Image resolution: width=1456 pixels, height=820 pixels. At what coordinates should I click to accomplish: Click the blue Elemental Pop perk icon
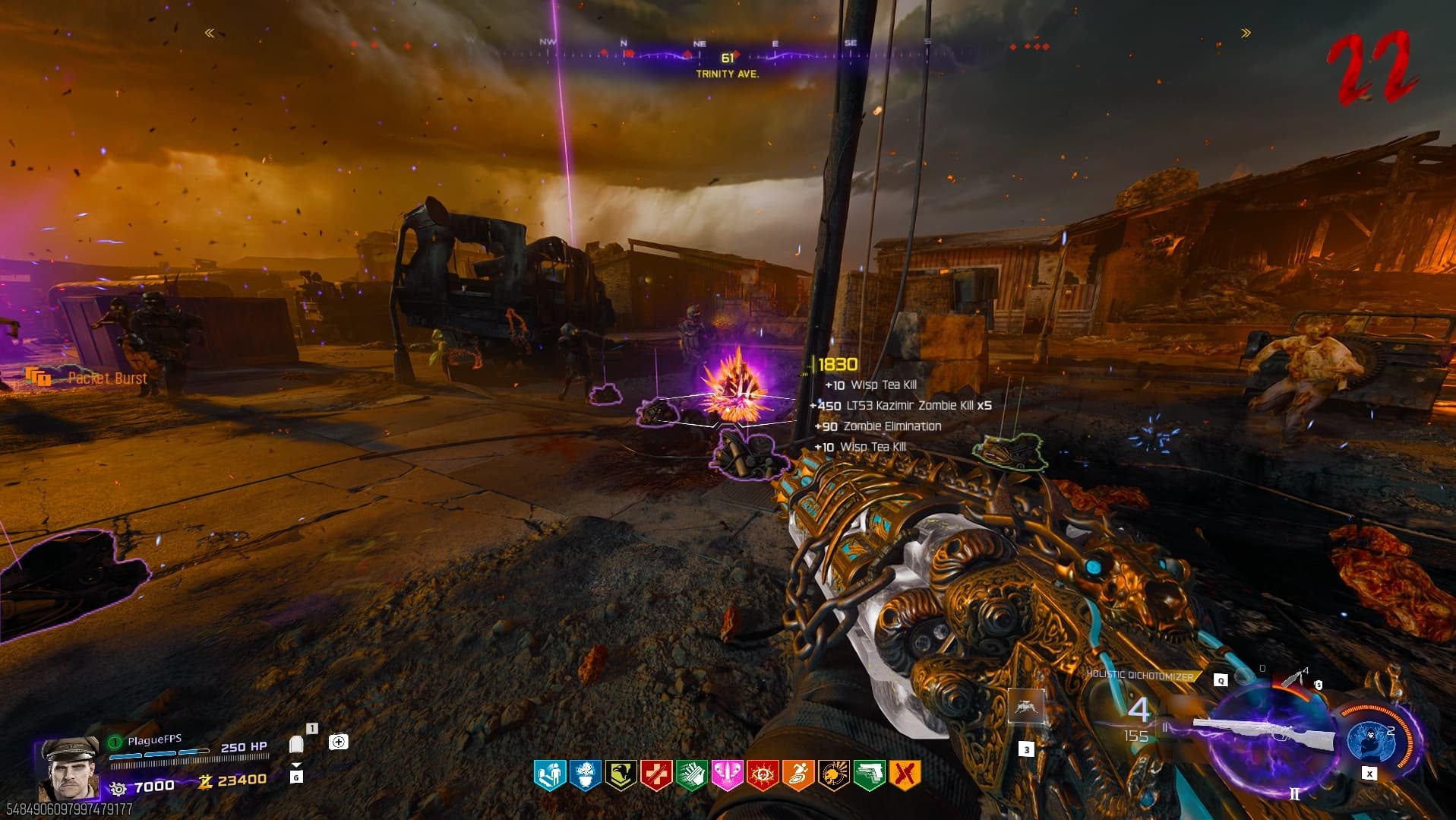(585, 776)
